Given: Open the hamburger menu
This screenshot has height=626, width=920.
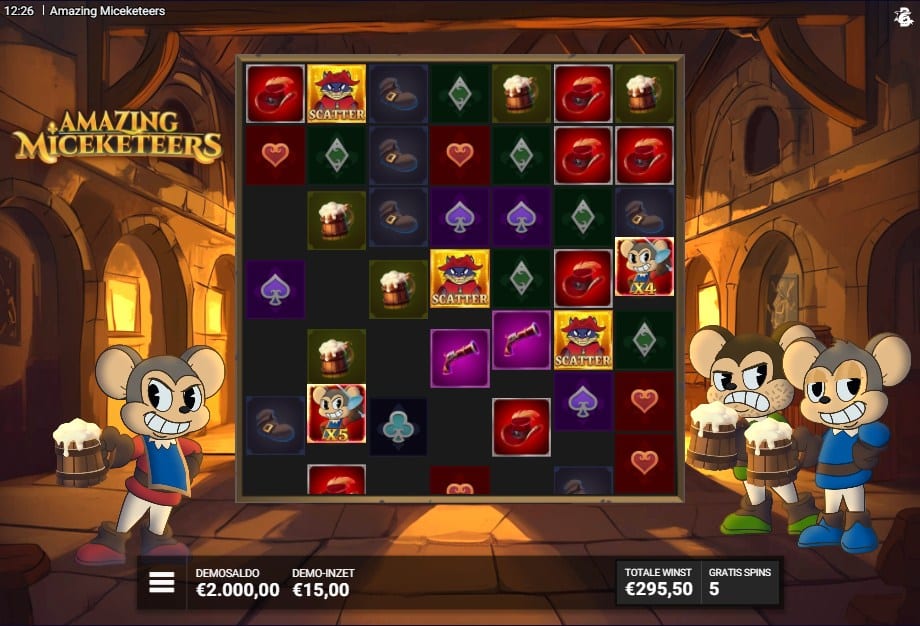Looking at the screenshot, I should pyautogui.click(x=162, y=583).
